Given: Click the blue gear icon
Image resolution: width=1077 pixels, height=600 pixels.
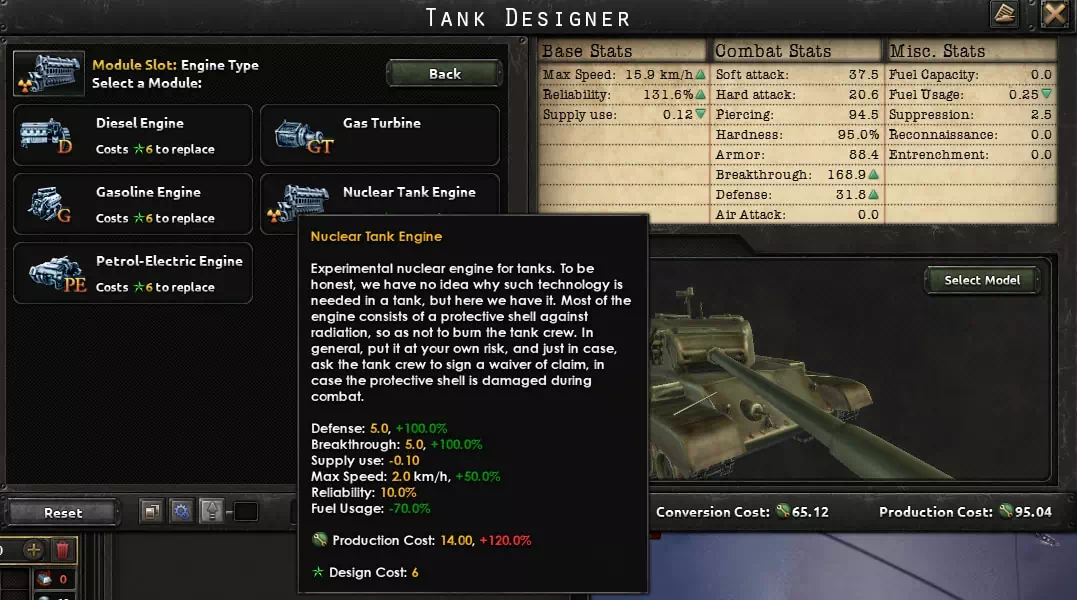Looking at the screenshot, I should pos(181,512).
